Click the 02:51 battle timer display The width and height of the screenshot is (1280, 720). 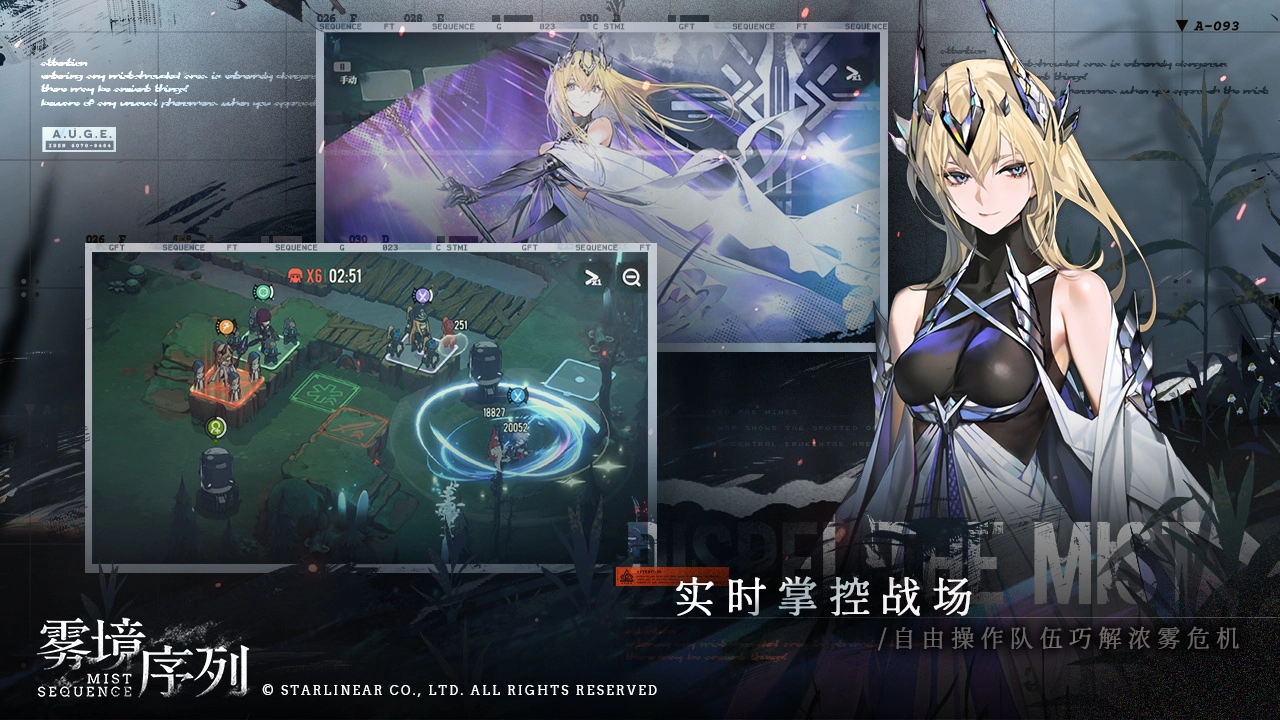tap(345, 273)
